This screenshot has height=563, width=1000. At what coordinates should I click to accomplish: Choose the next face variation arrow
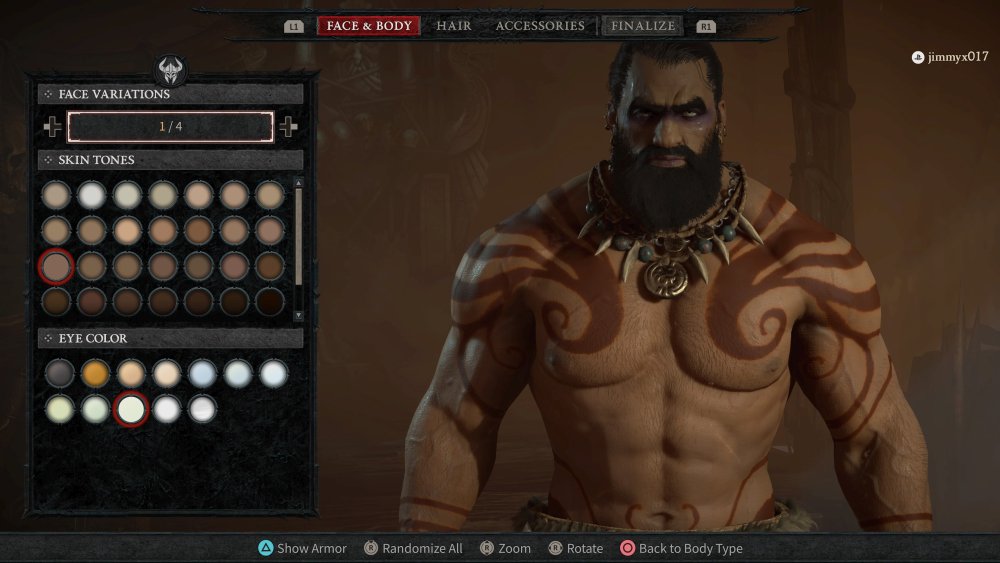pos(288,127)
